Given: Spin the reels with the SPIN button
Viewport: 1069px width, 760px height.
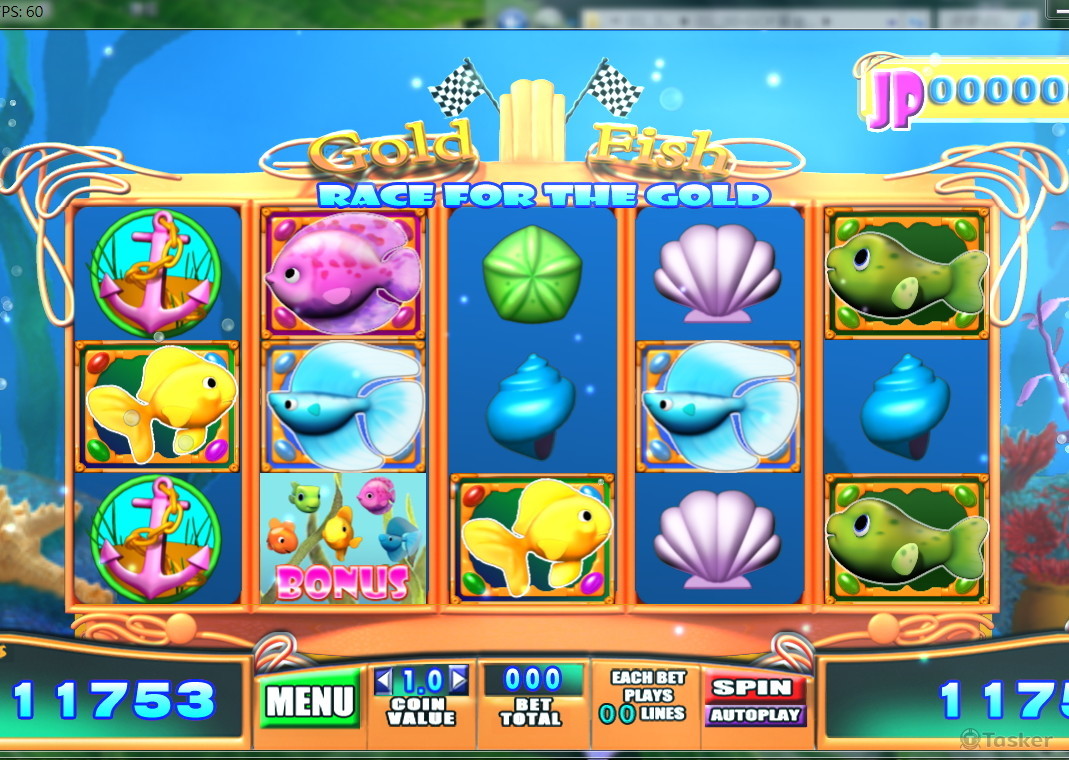Looking at the screenshot, I should coord(755,688).
